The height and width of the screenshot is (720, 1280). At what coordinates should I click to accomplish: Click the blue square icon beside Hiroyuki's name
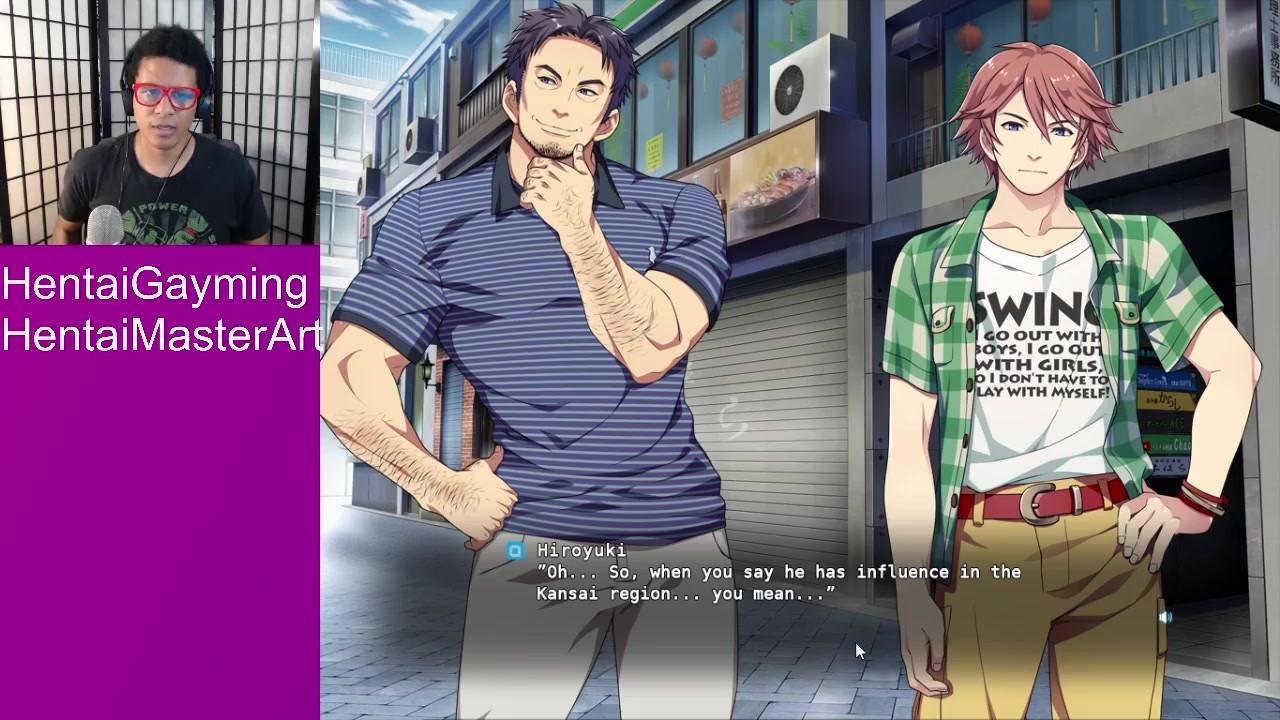click(514, 550)
